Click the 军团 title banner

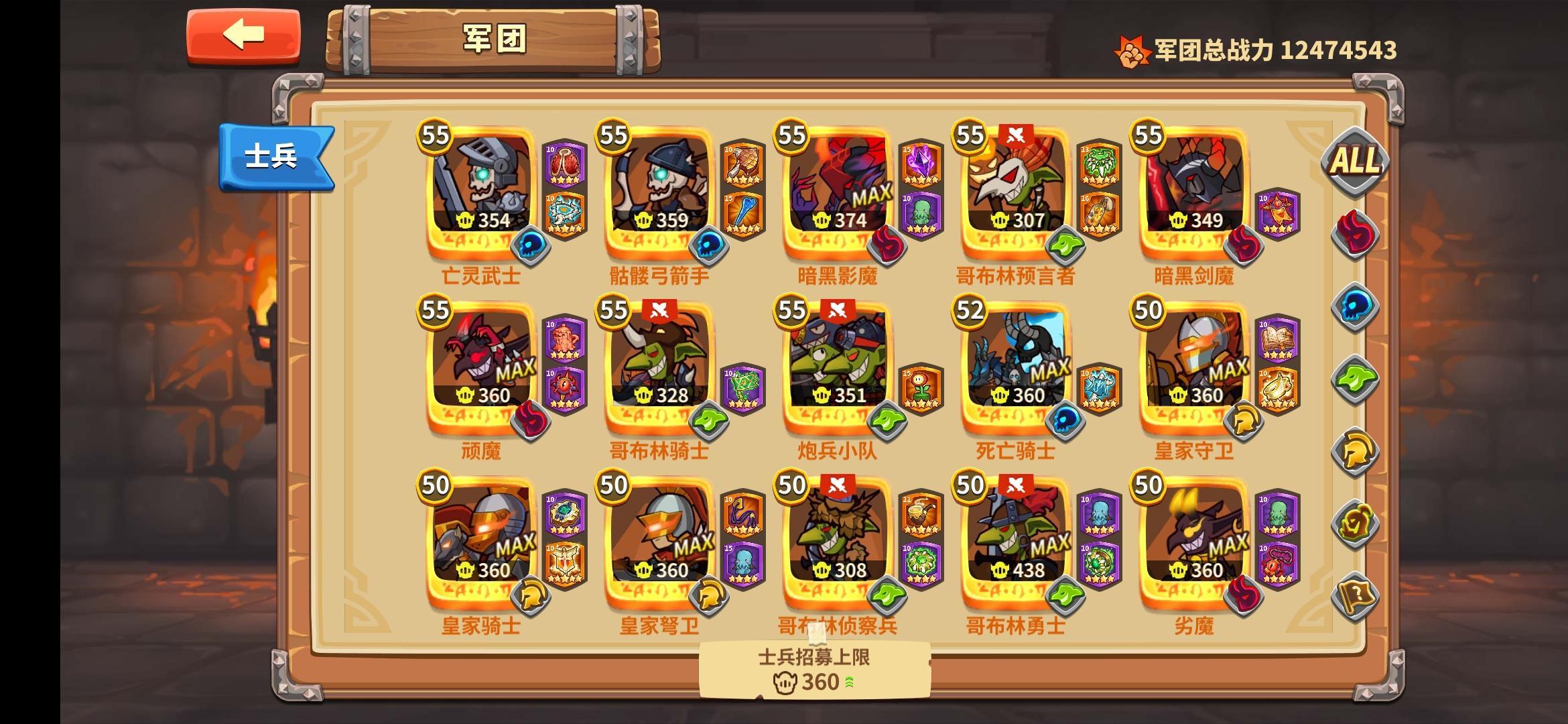pyautogui.click(x=496, y=37)
